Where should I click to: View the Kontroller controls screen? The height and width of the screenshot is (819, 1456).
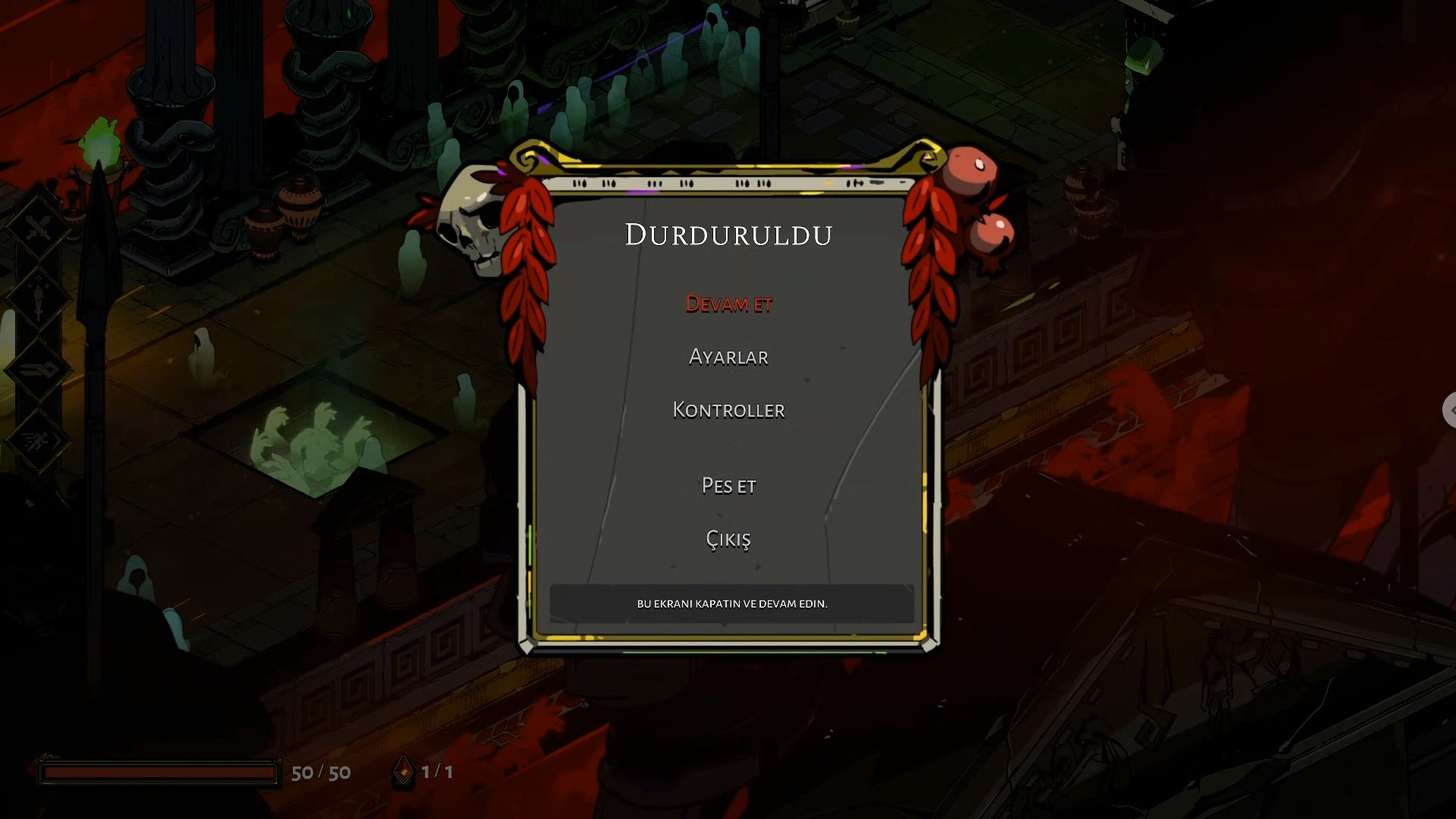click(x=728, y=410)
